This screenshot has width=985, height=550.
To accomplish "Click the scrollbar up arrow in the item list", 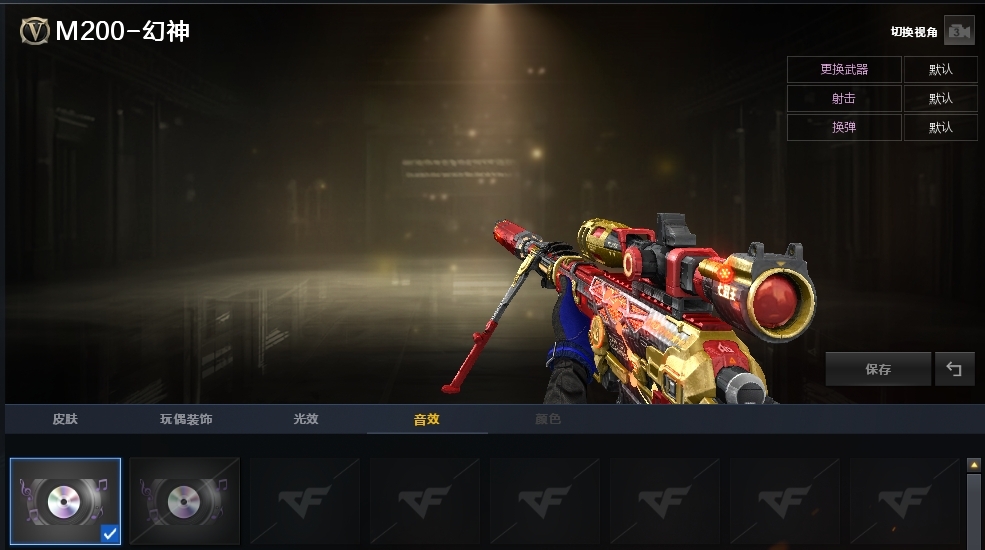I will click(974, 465).
